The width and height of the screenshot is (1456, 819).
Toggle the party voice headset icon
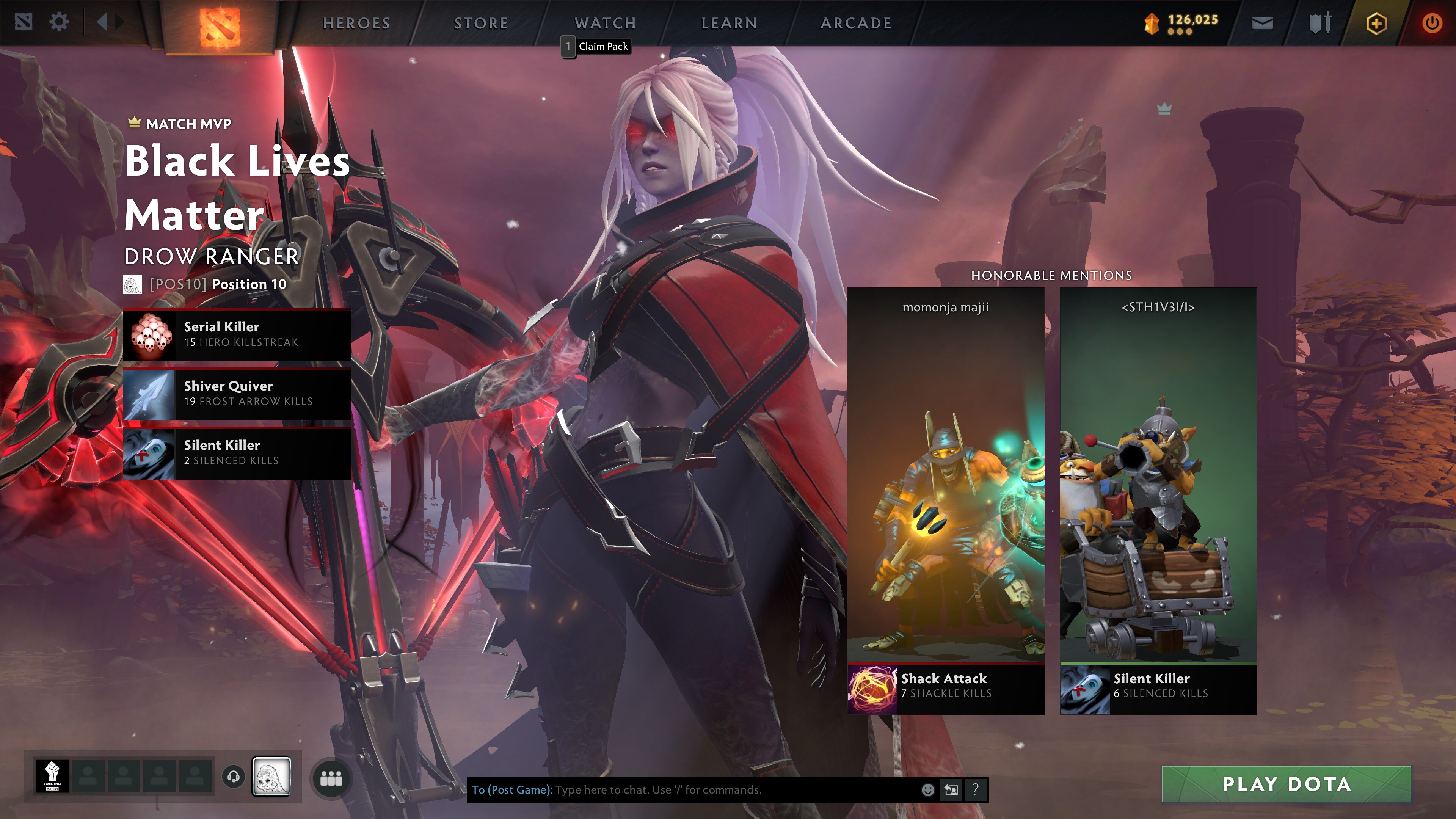click(233, 777)
